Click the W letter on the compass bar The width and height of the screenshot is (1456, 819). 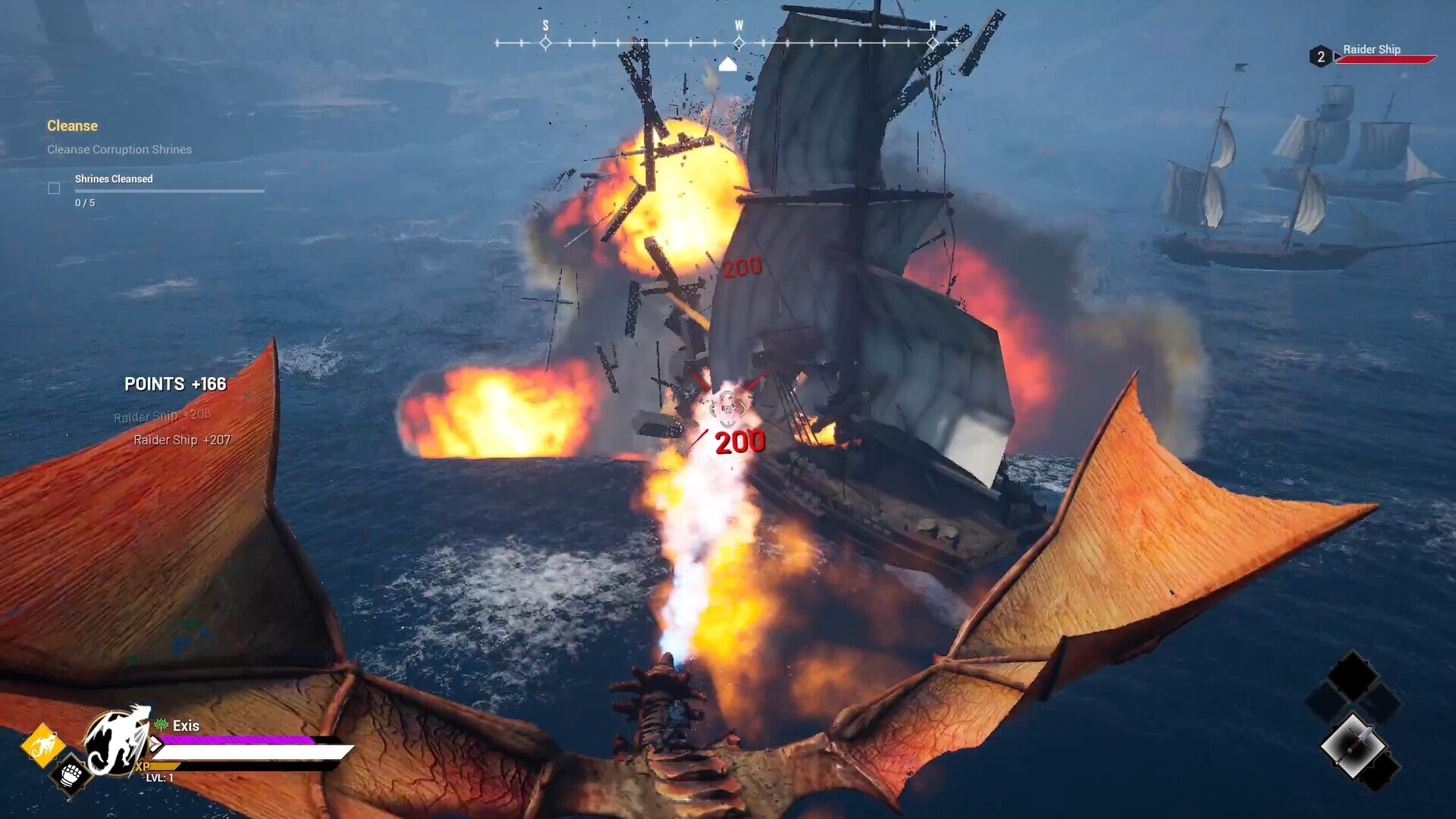click(738, 24)
